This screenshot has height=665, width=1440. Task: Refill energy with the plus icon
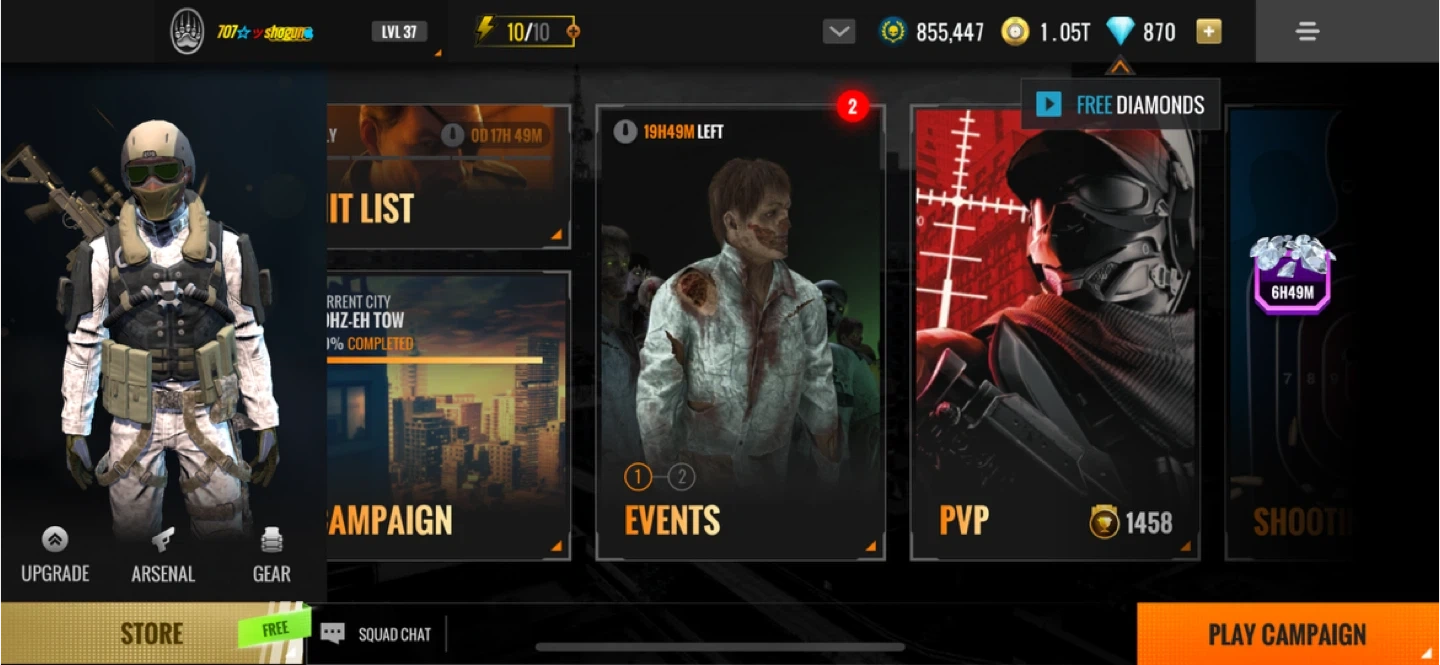click(x=573, y=32)
